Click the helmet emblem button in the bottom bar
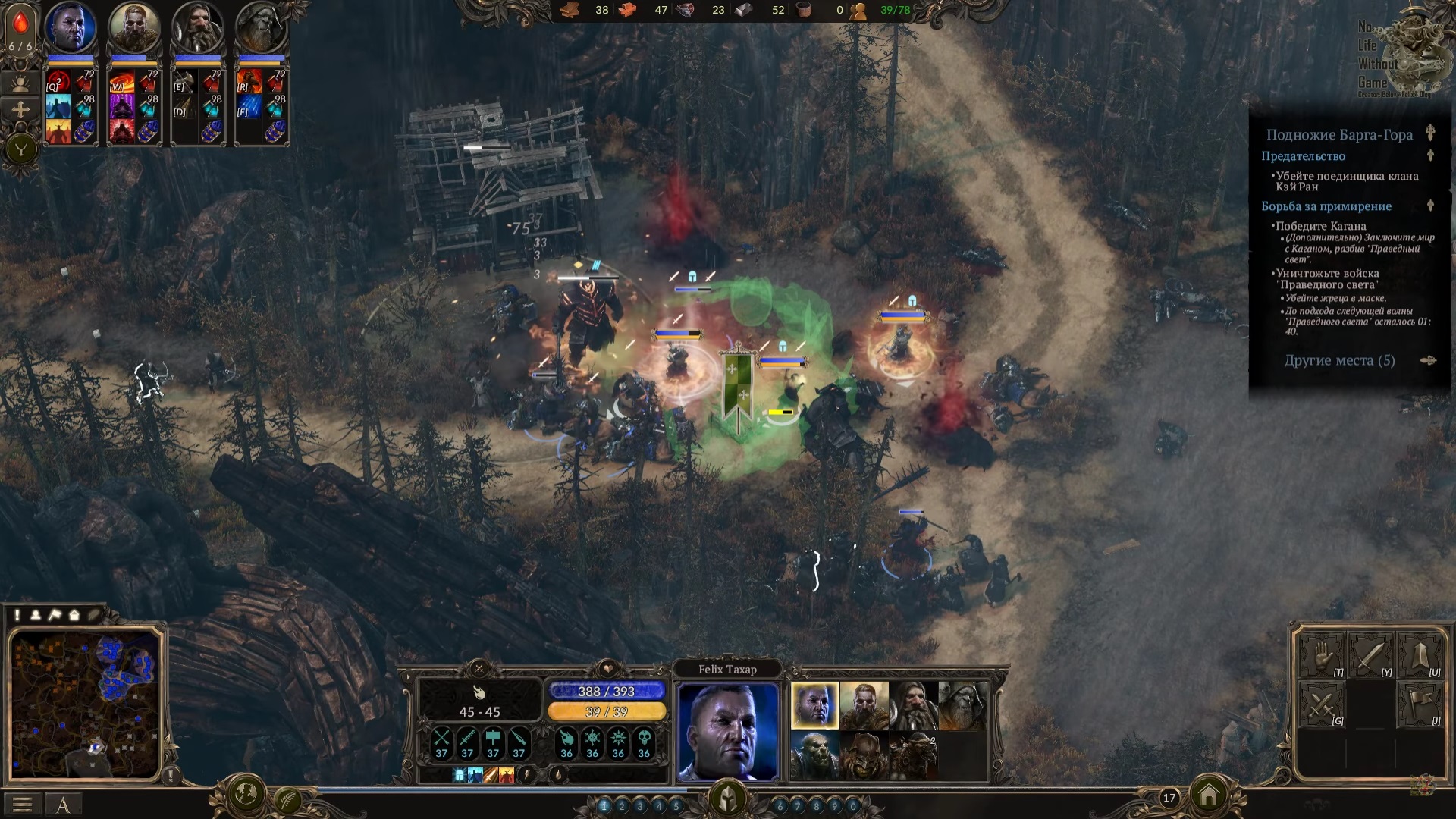Screen dimensions: 1456x819 pos(728,799)
